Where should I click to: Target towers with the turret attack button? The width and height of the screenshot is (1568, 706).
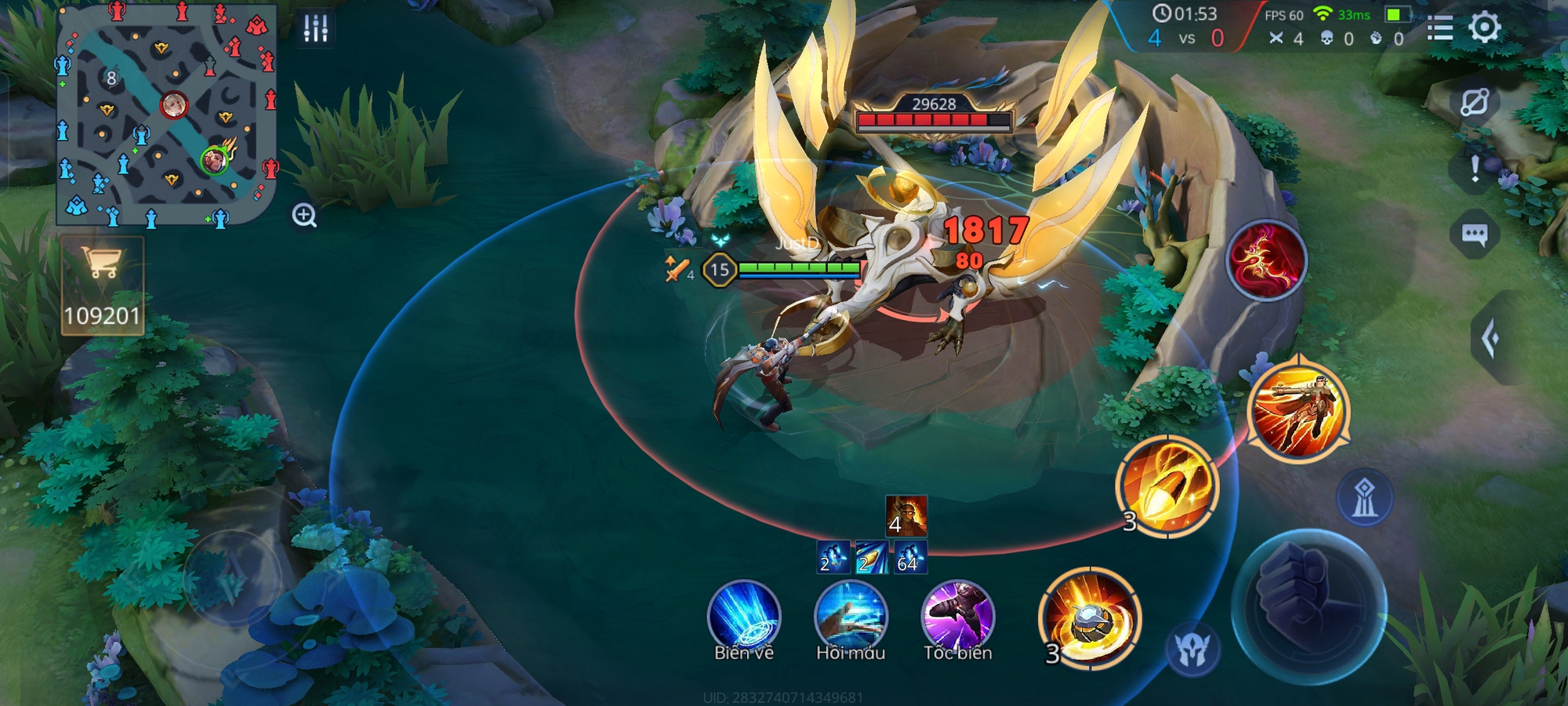[1365, 497]
